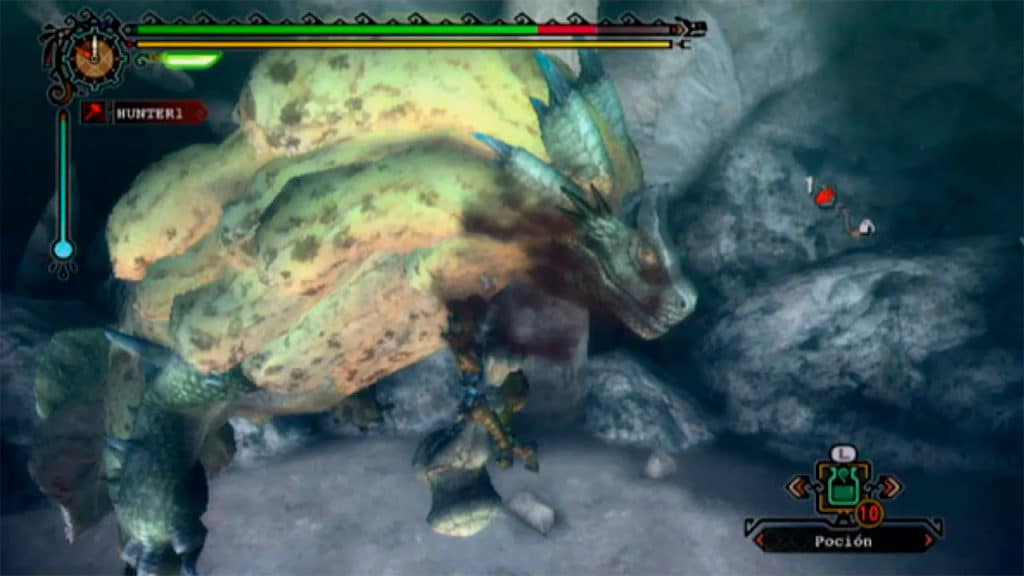Select the HUNTER1 player name tag
Screen dimensions: 1024x576
point(148,113)
